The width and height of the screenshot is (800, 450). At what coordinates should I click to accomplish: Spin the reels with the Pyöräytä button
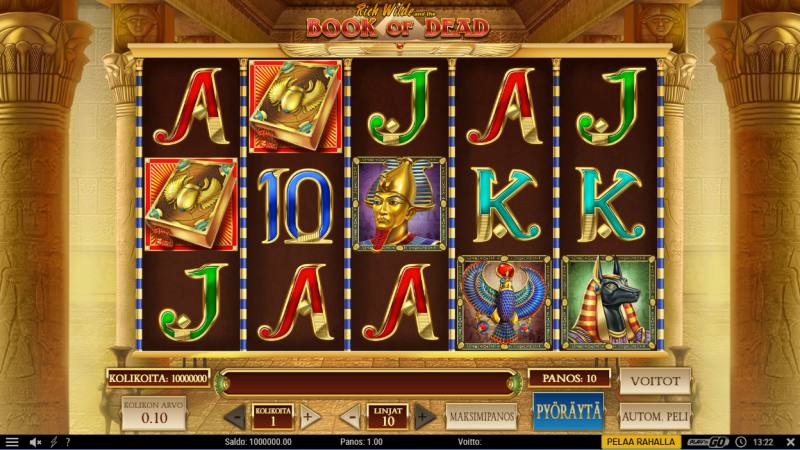coord(567,412)
